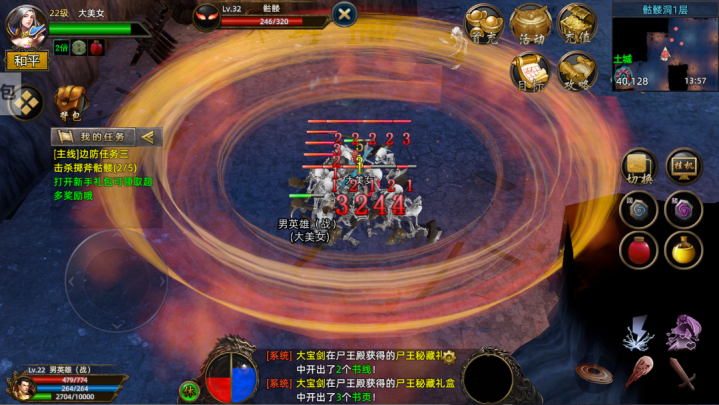This screenshot has width=719, height=405.
Task: Open the 背包 backpack icon
Action: 68,100
